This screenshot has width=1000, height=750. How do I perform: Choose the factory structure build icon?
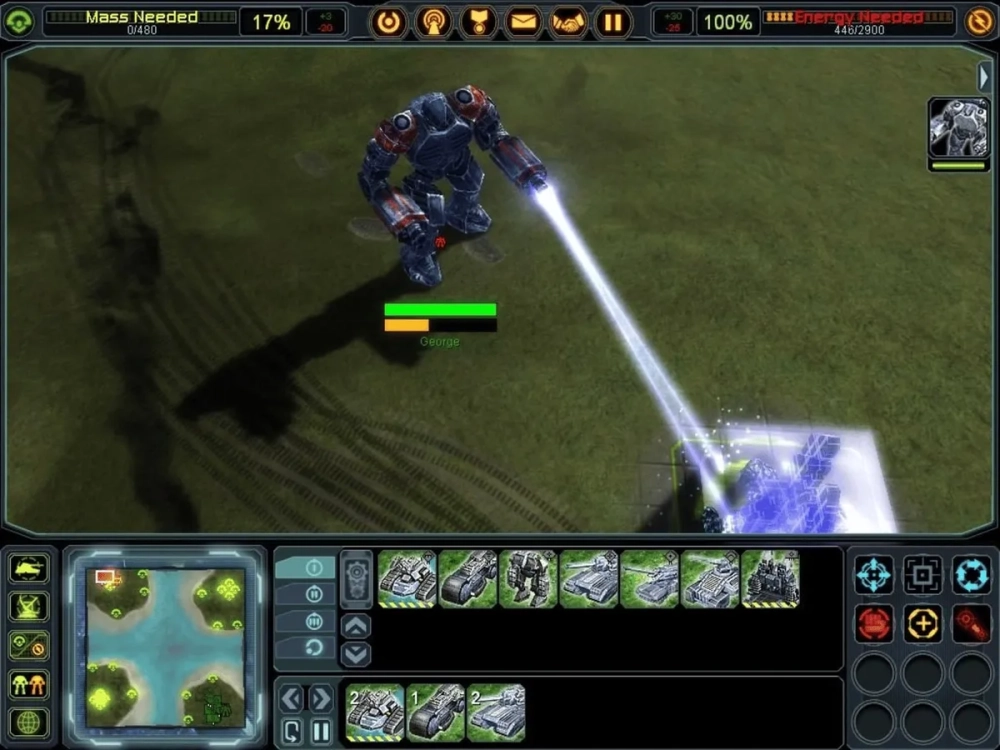point(770,579)
